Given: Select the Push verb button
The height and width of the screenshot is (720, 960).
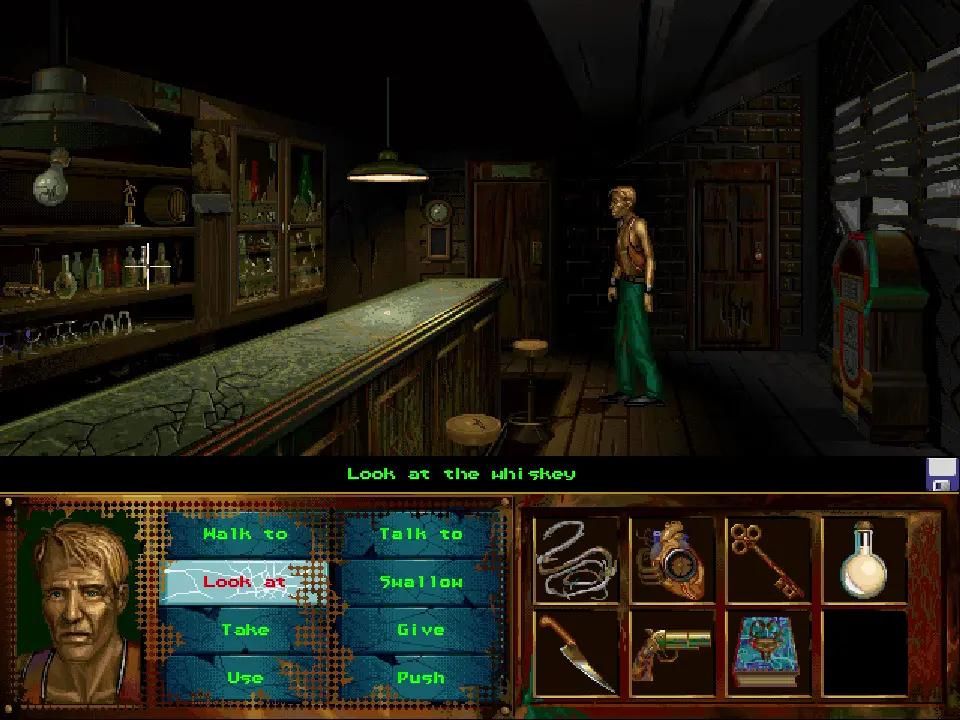Looking at the screenshot, I should (x=421, y=677).
